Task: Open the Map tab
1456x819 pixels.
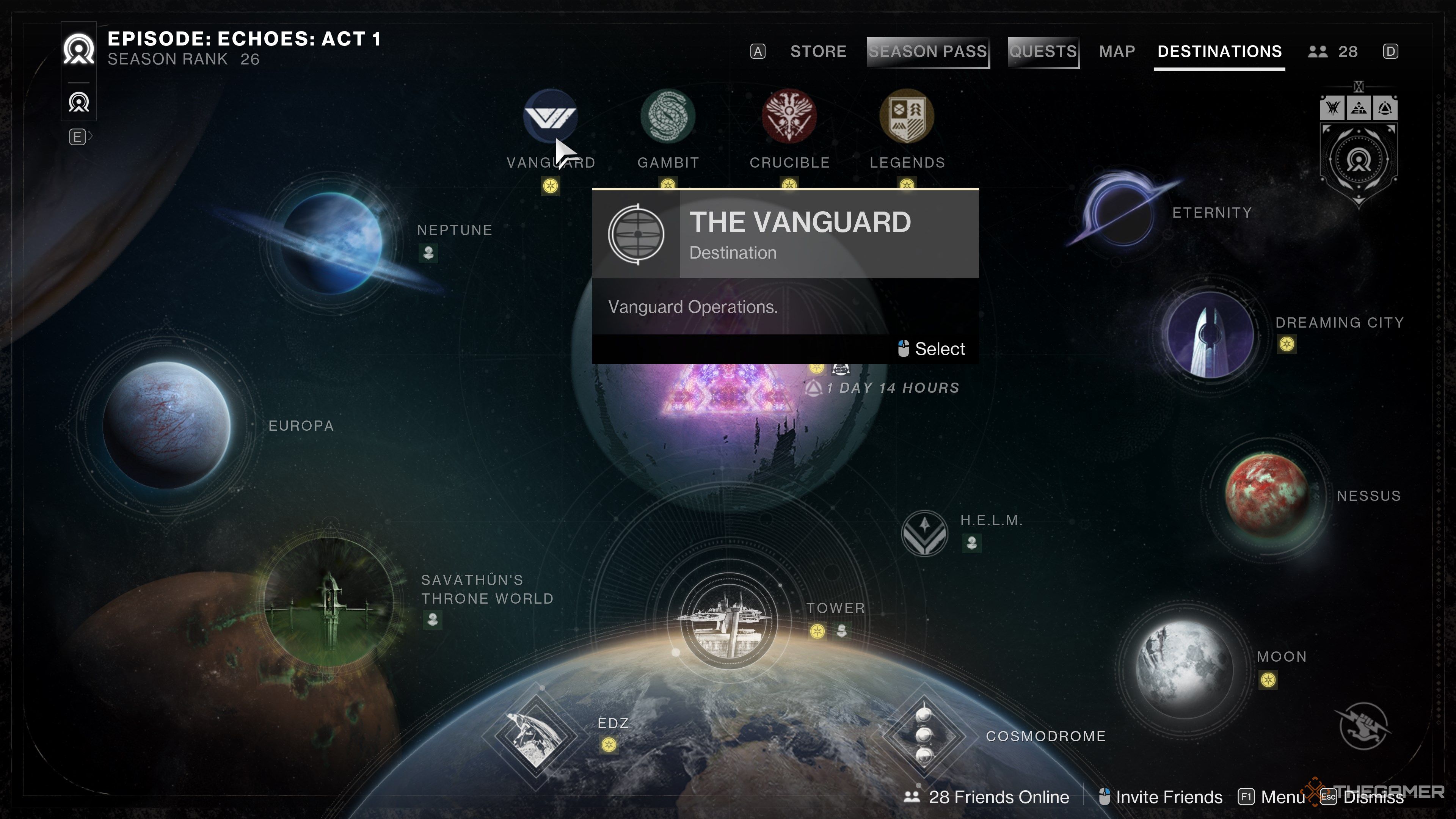Action: (1117, 52)
